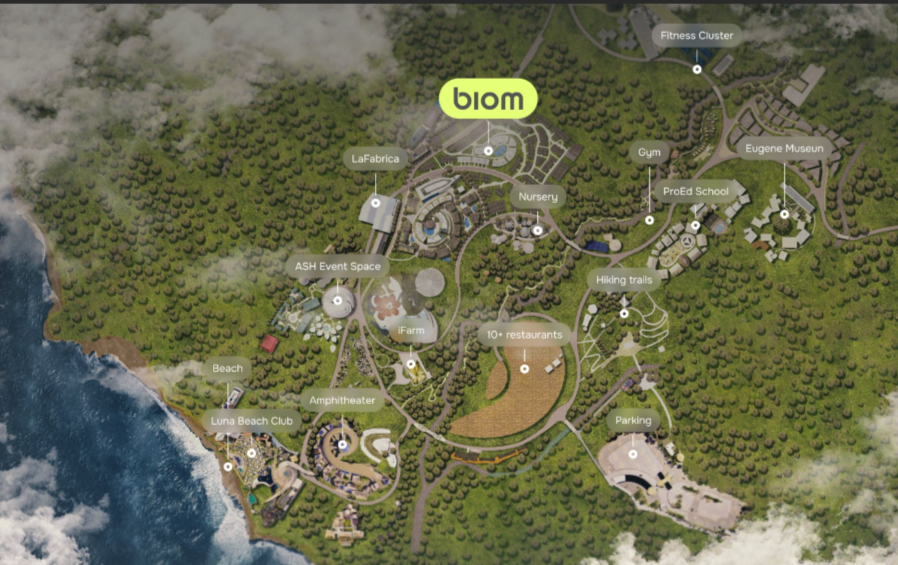The height and width of the screenshot is (565, 898).
Task: Choose the Beach map marker
Action: (227, 368)
